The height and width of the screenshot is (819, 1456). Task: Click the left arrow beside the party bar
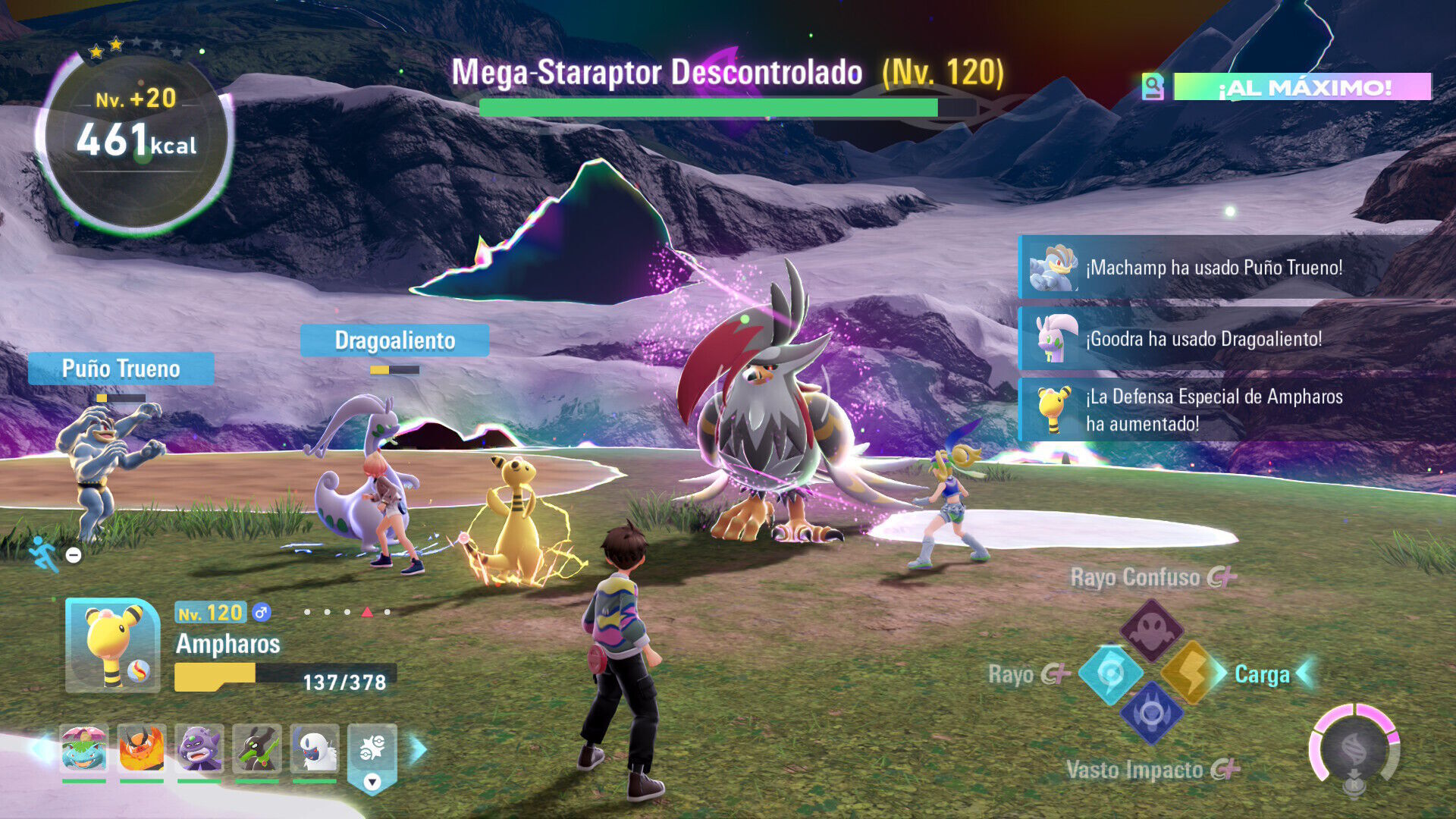[x=38, y=749]
